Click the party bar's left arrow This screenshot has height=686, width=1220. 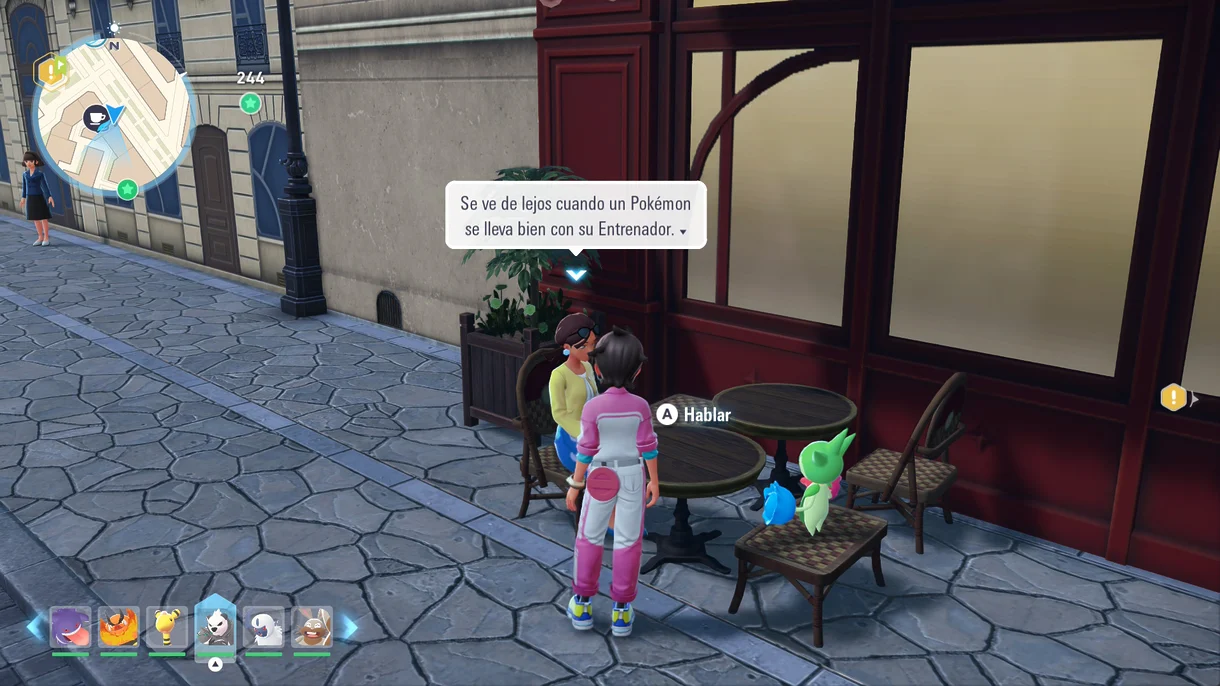[34, 627]
